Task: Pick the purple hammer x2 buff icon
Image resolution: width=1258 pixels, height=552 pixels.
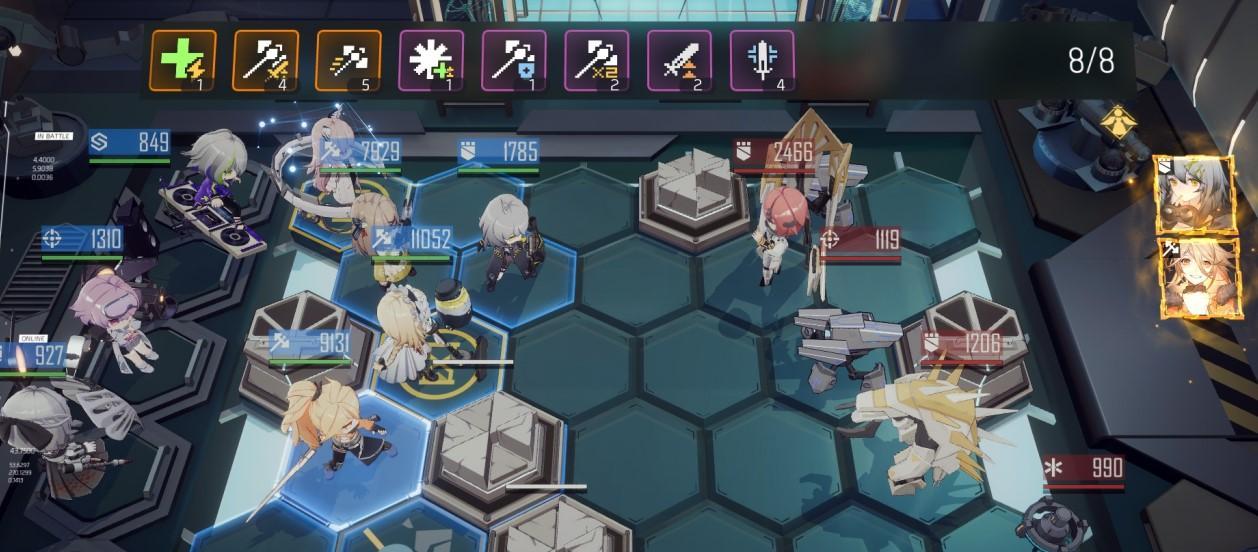Action: pos(597,60)
